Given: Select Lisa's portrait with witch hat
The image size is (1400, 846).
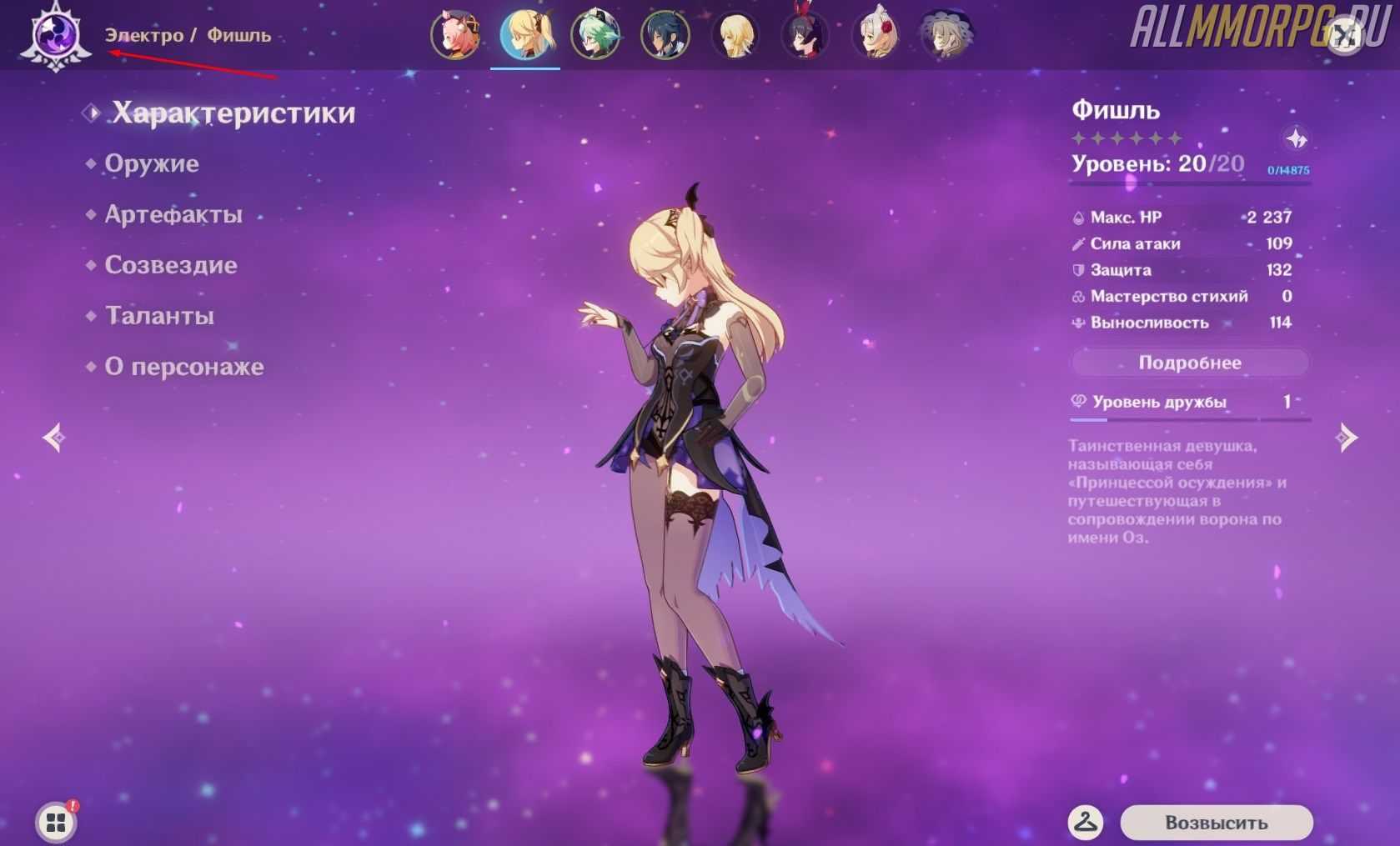Looking at the screenshot, I should (946, 35).
